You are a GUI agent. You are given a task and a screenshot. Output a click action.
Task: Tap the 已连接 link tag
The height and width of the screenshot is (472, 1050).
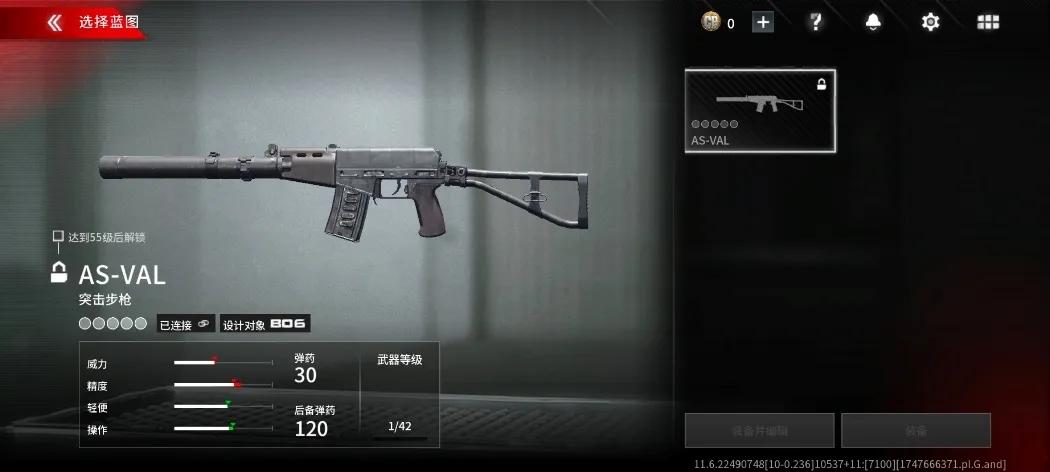[186, 324]
